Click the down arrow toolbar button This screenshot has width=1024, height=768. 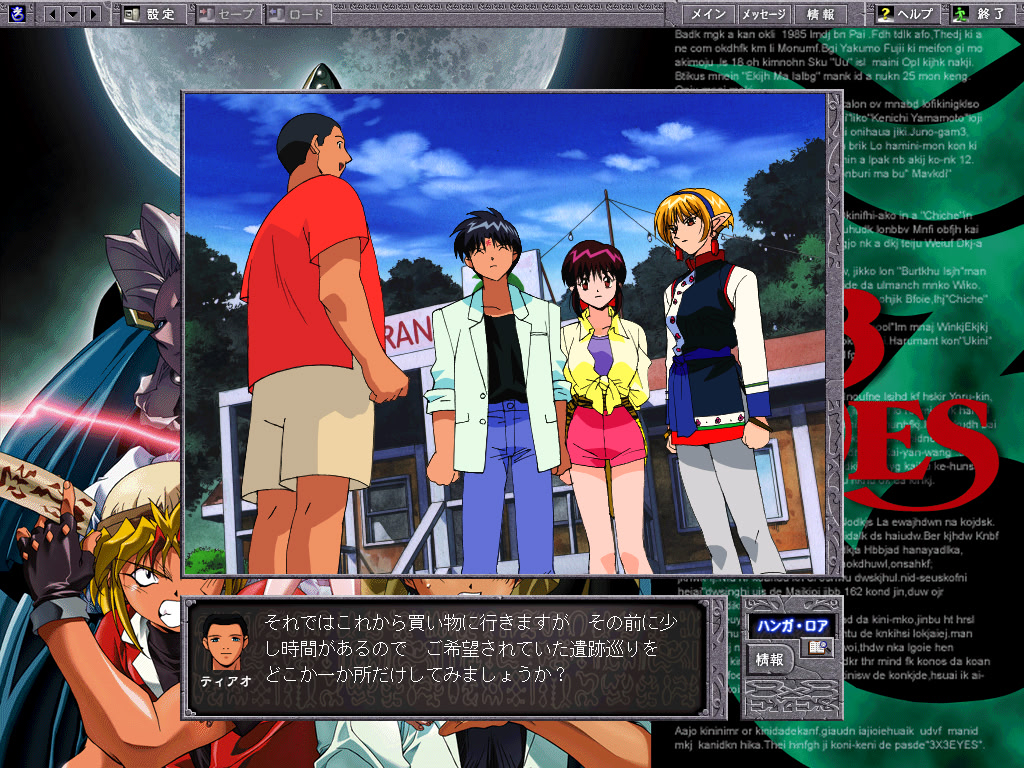[x=72, y=14]
